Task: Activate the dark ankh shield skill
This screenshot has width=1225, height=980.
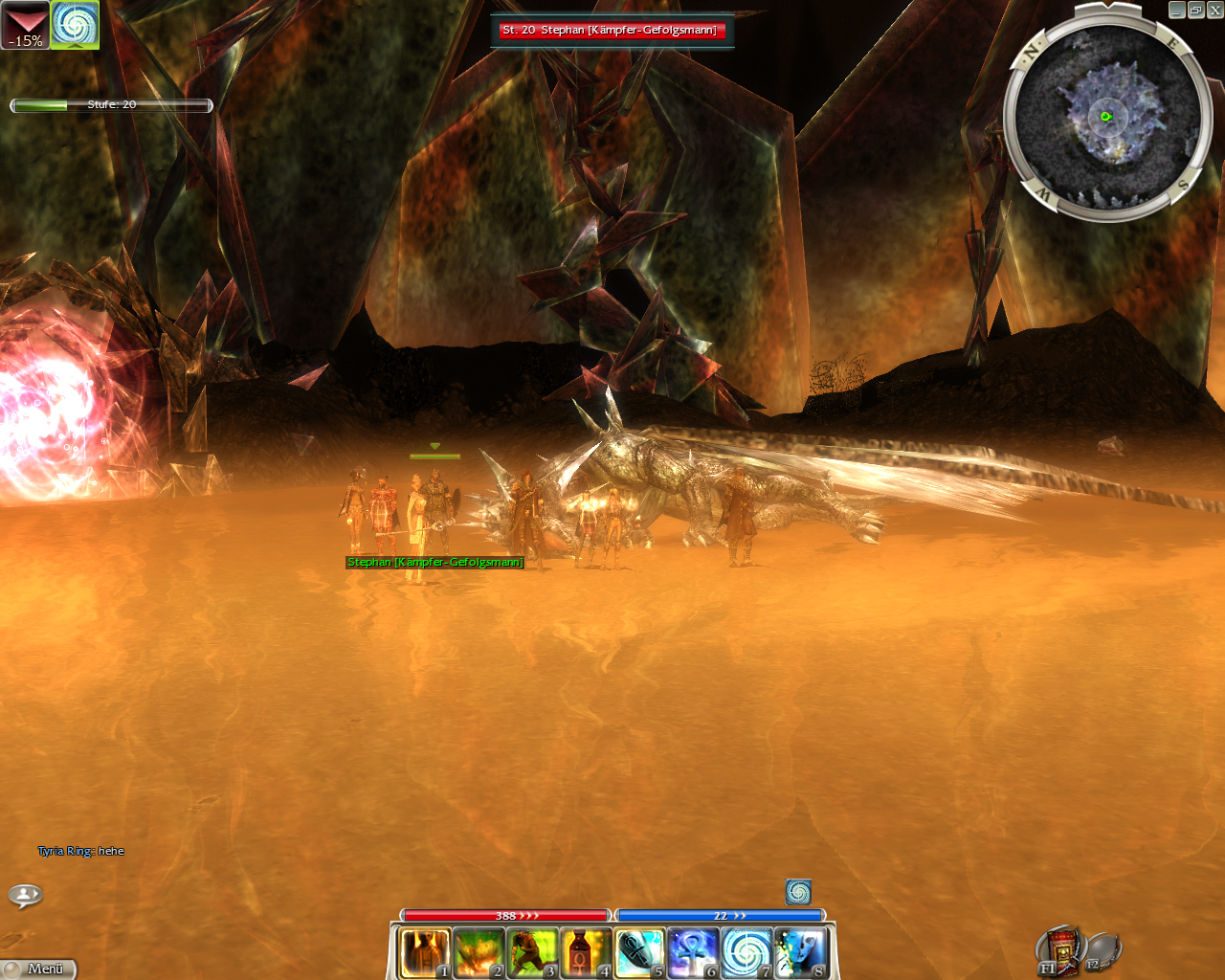Action: (x=638, y=953)
